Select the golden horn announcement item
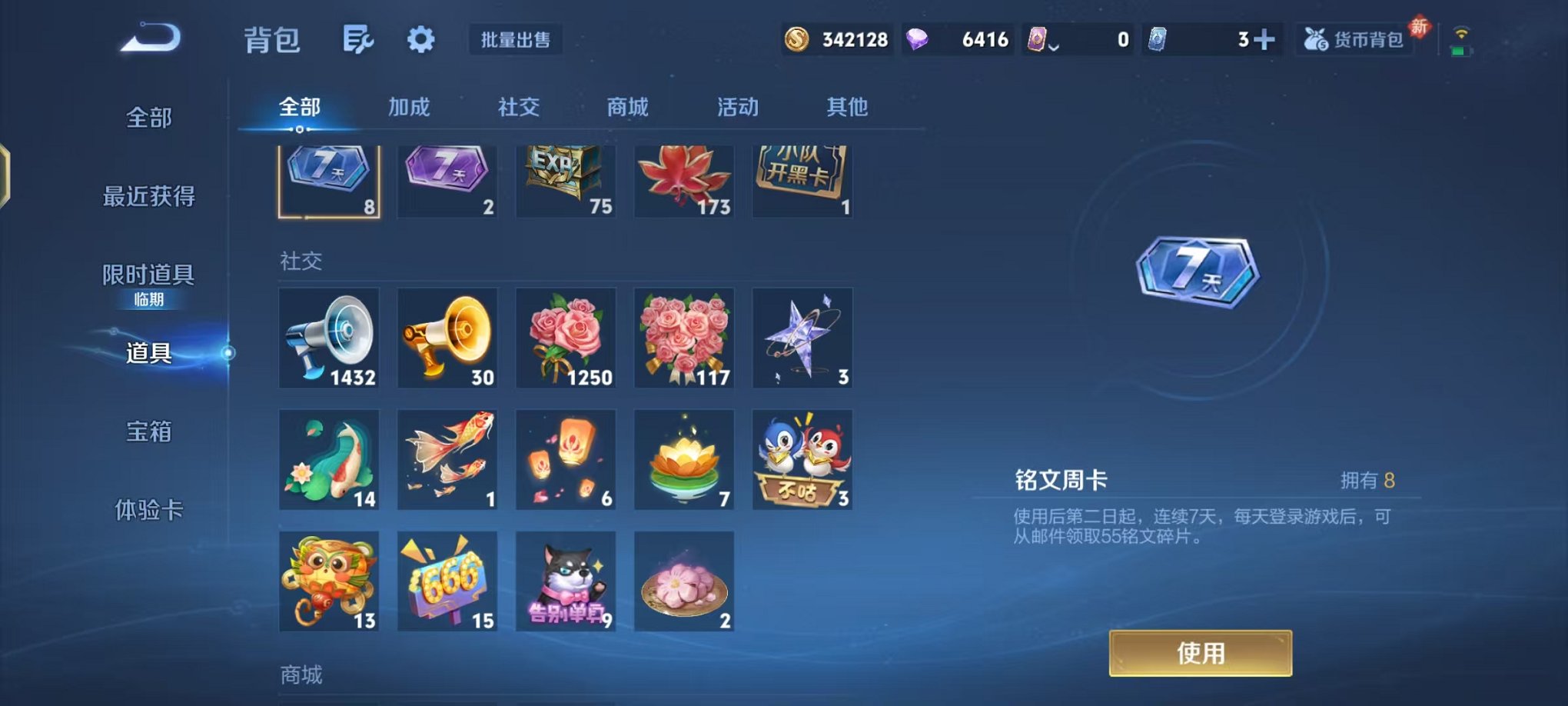Viewport: 1568px width, 706px height. 447,338
